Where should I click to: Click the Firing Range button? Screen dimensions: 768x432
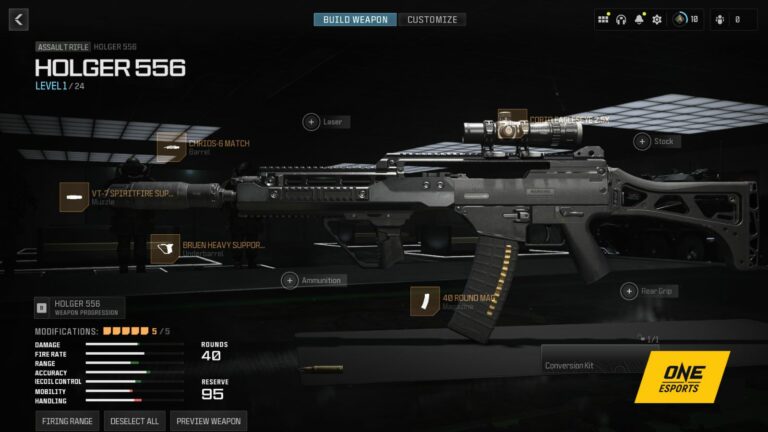(68, 421)
